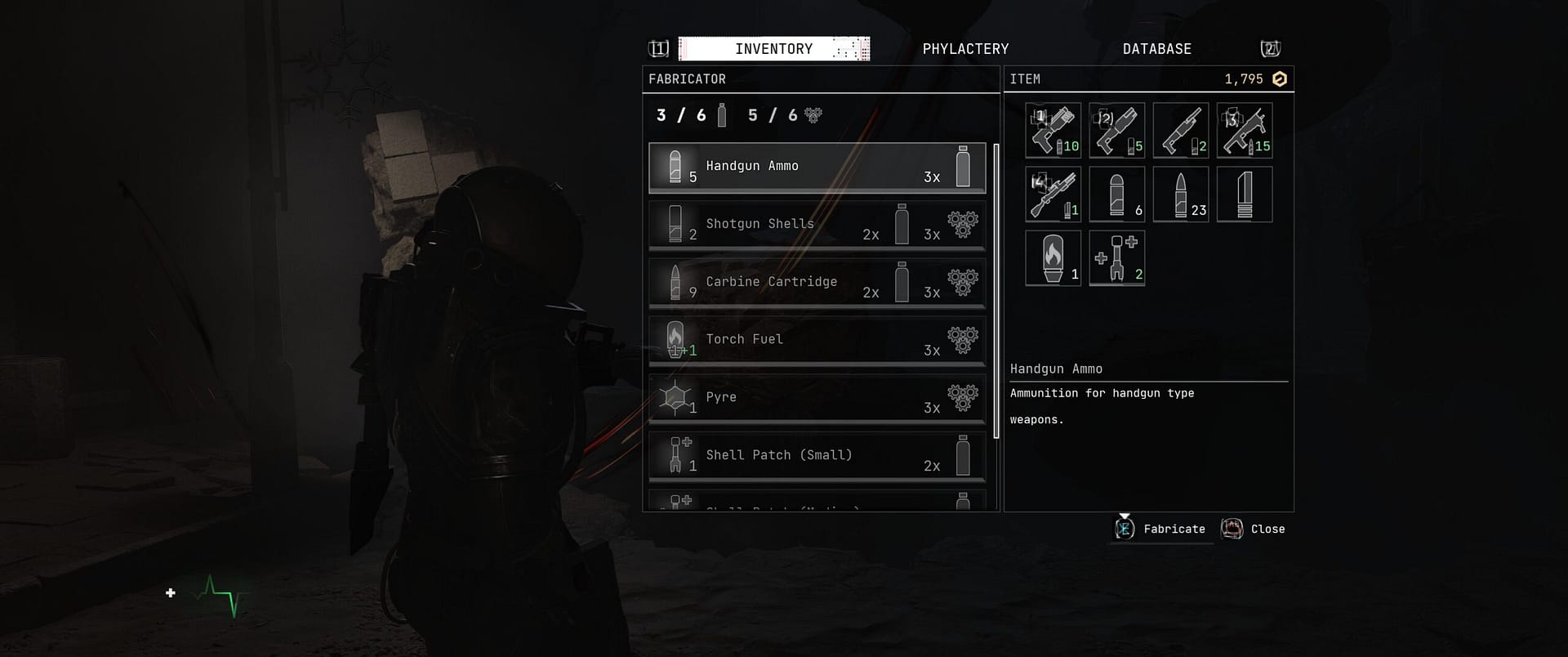Choose the shell patch item with 2
This screenshot has width=1568, height=657.
point(1116,257)
